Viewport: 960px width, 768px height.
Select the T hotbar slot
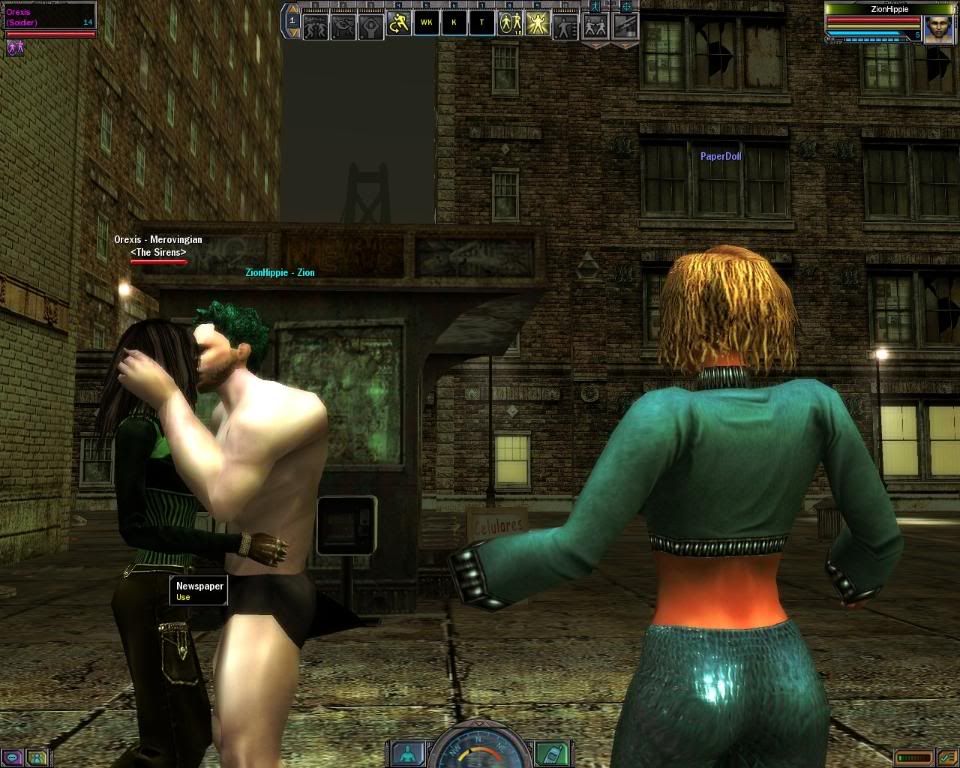pos(482,23)
